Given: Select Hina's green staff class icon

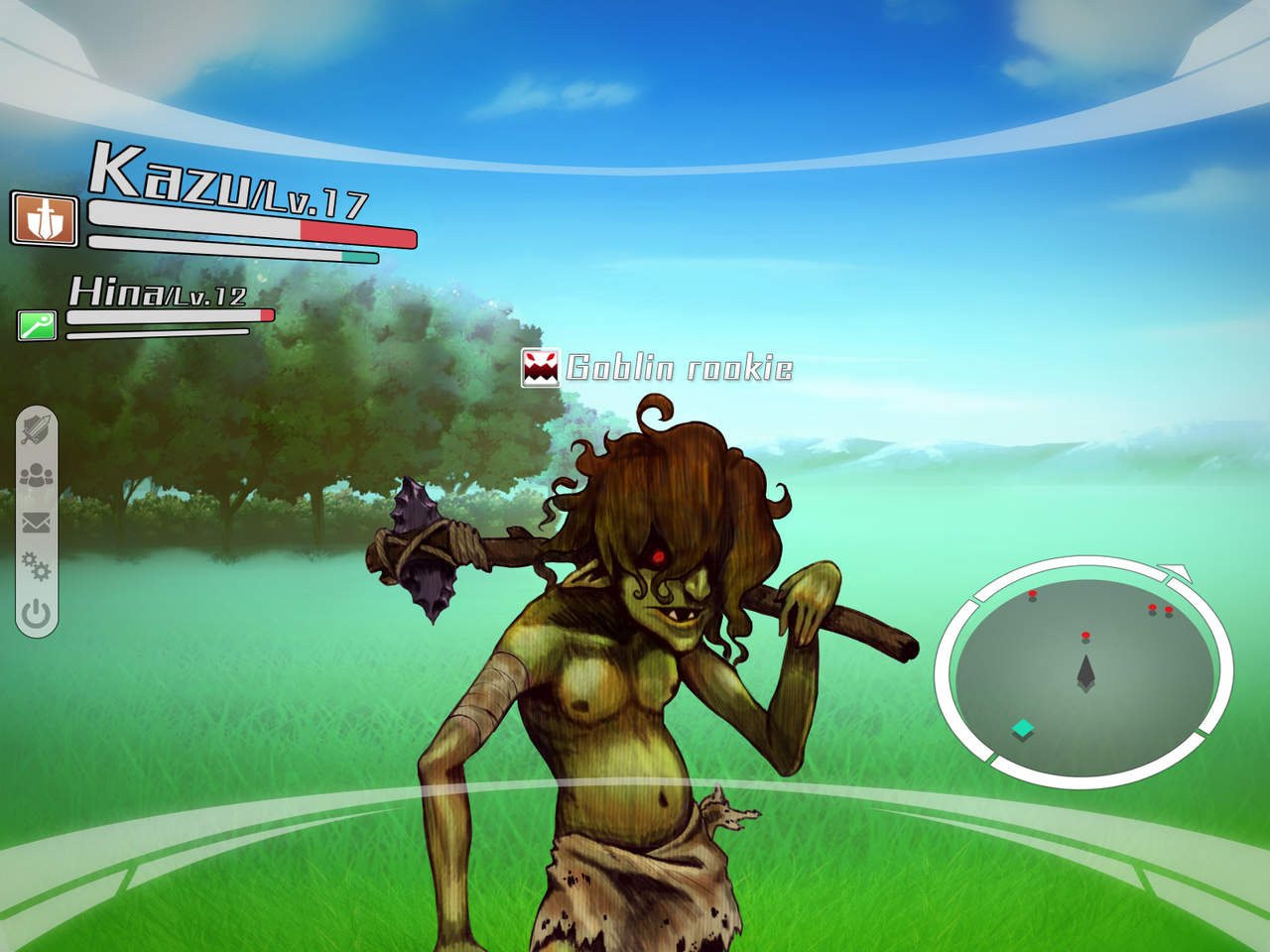Looking at the screenshot, I should point(38,324).
